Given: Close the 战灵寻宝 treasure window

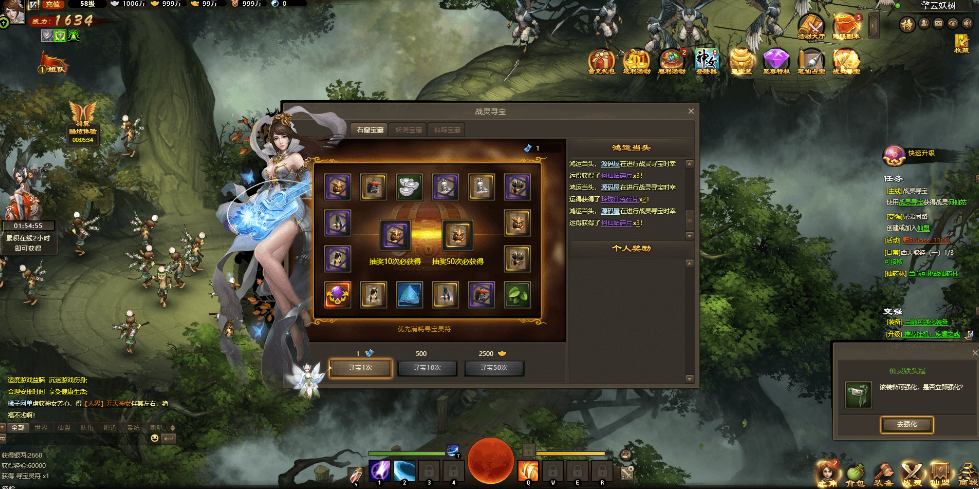Looking at the screenshot, I should 689,111.
